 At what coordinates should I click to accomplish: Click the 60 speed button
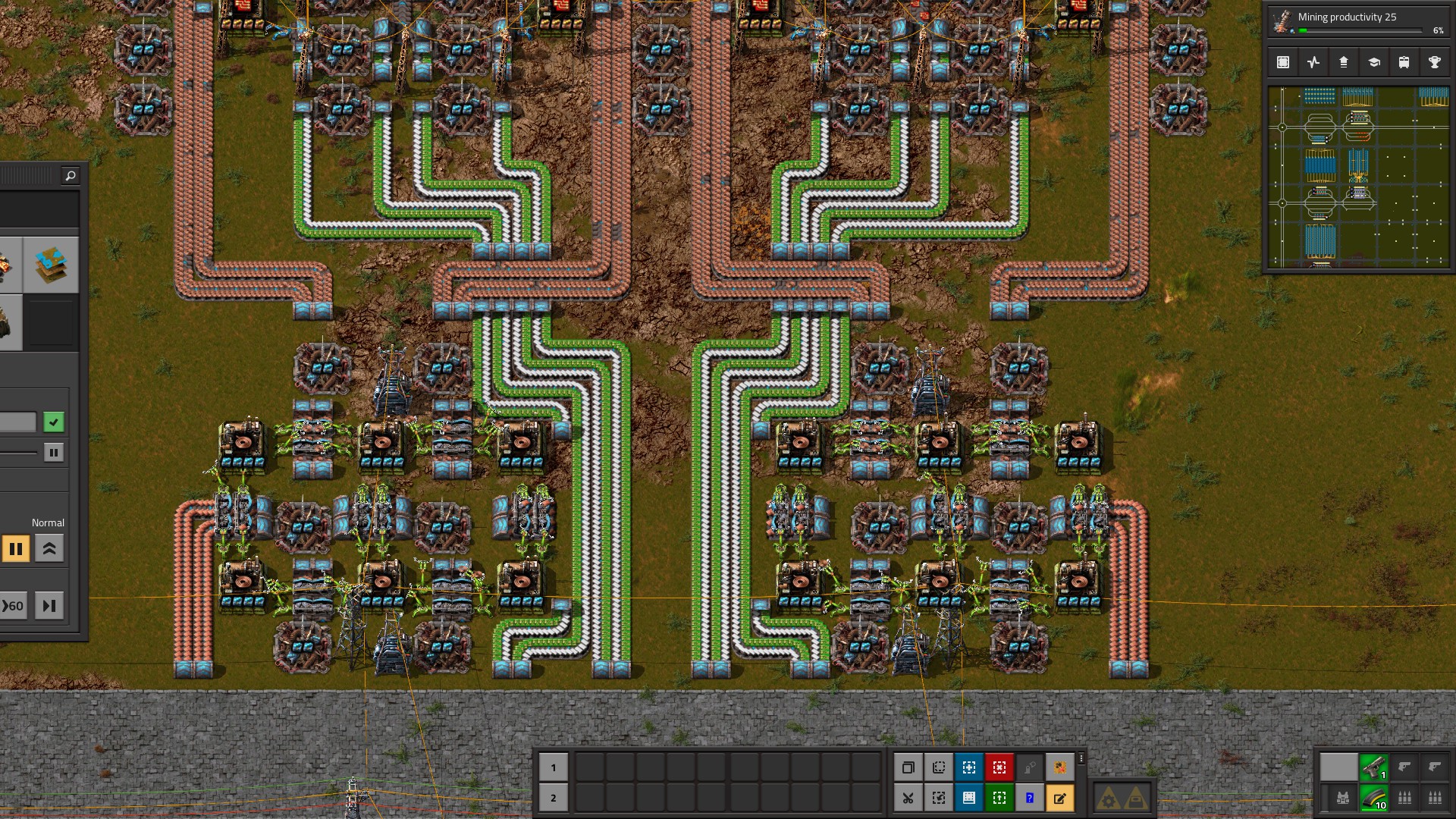13,605
